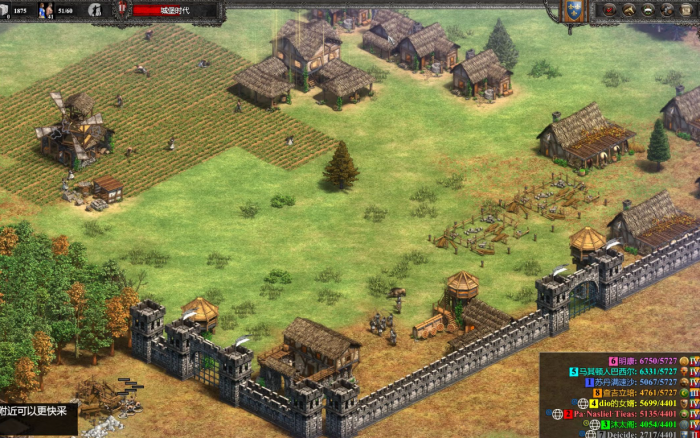Screen dimensions: 700x438
Task: Click the population villager icon in resource bar
Action: pos(45,10)
